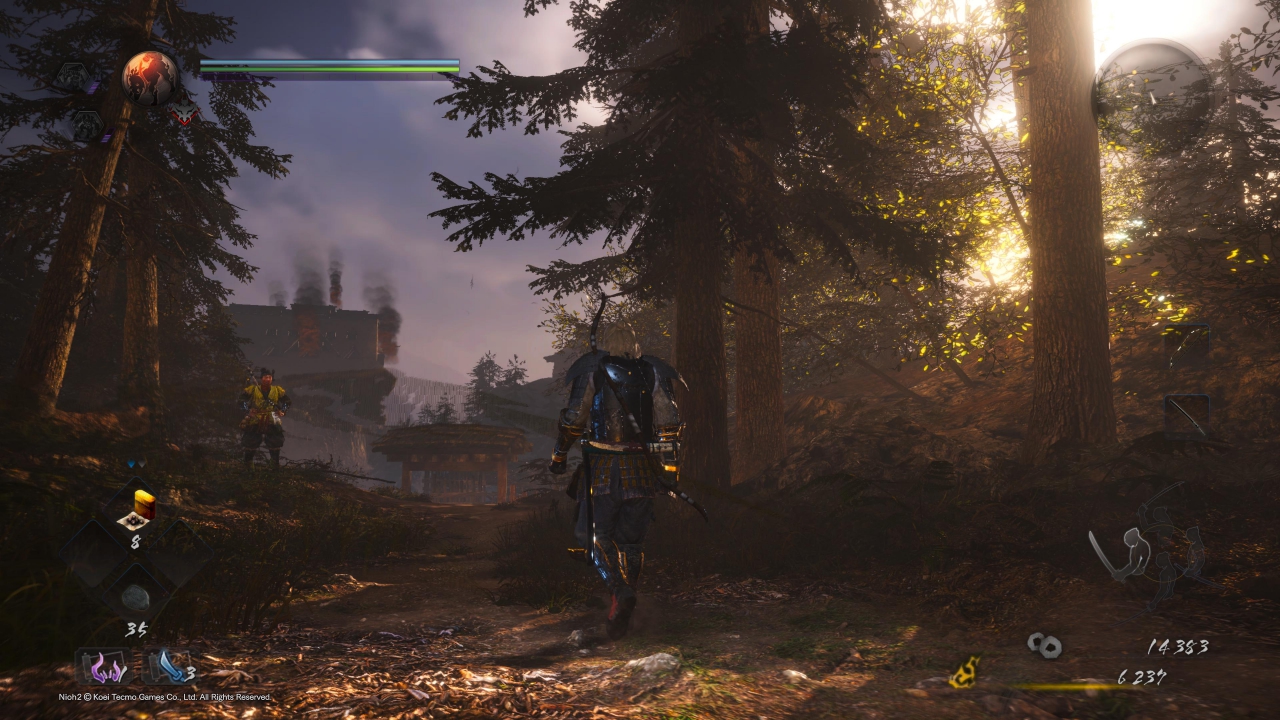Viewport: 1280px width, 720px height.
Task: Activate the purple flame scroll skill
Action: 104,668
